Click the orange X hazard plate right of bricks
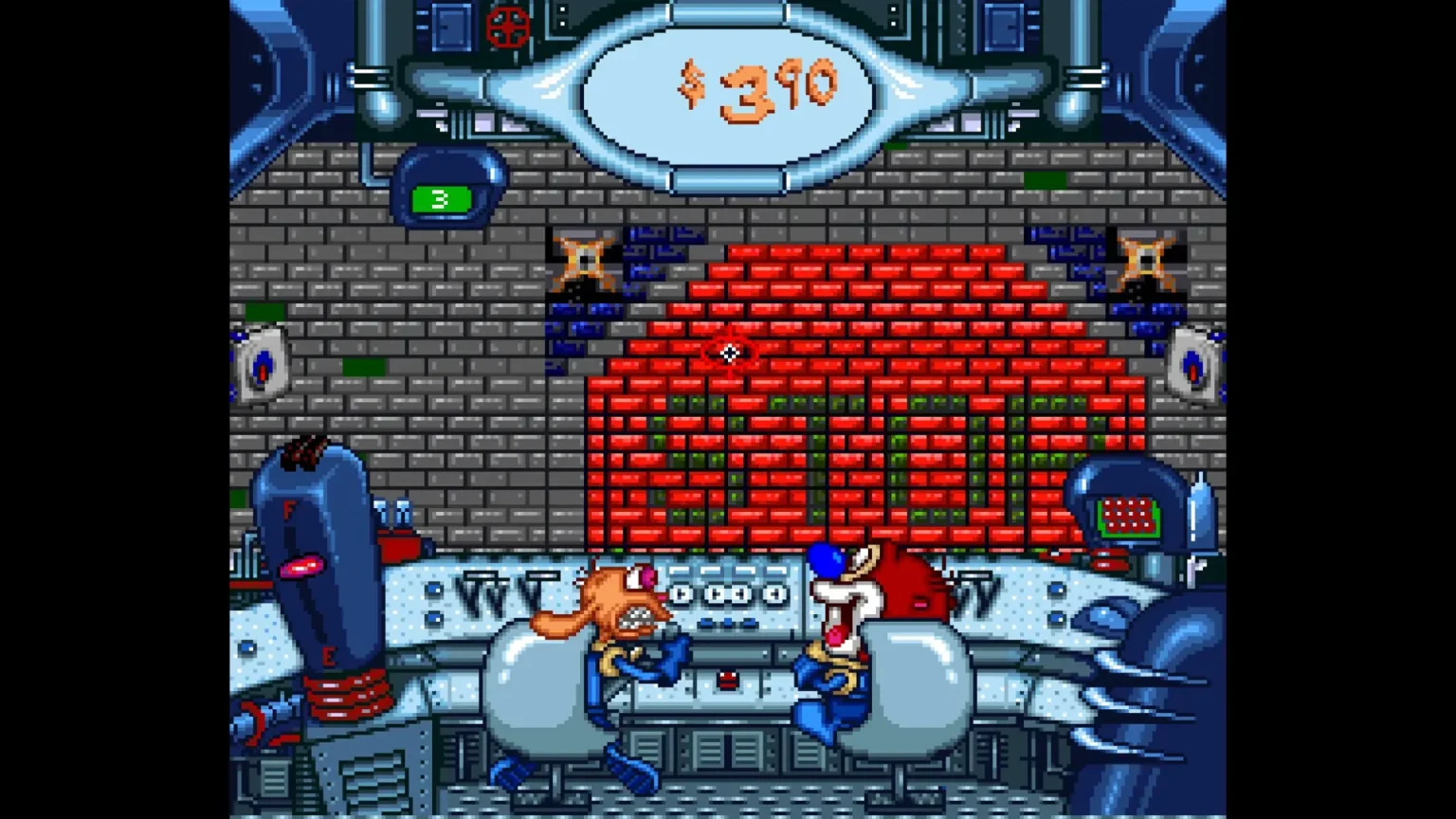Screen dimensions: 1456x819 coord(1145,259)
